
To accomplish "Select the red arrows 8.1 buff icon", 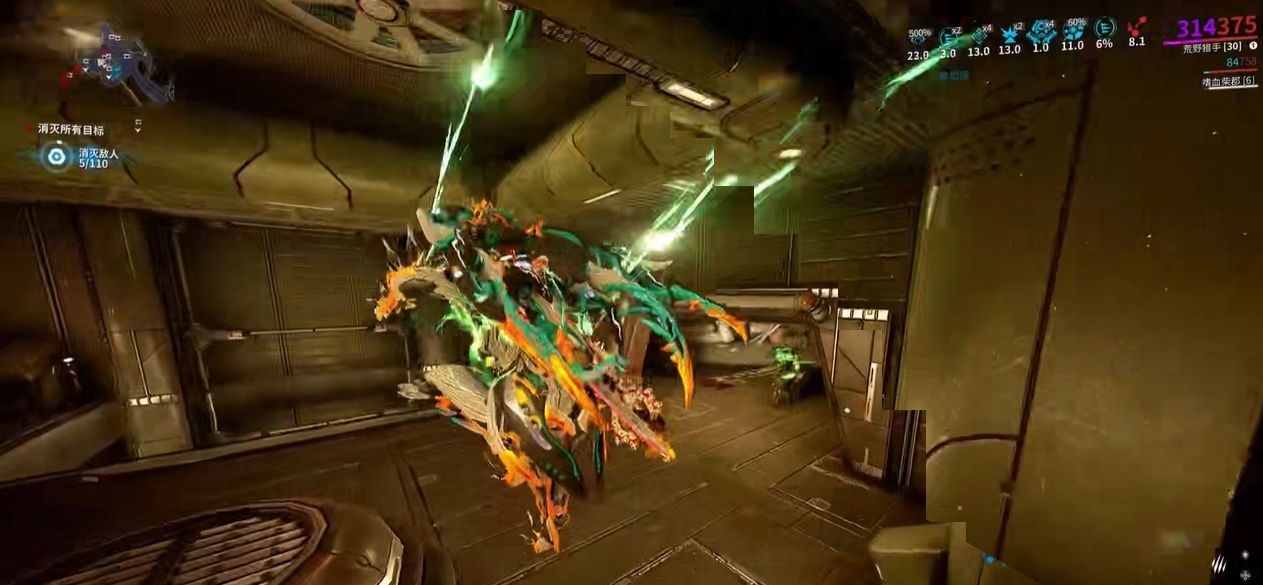I will [1137, 30].
